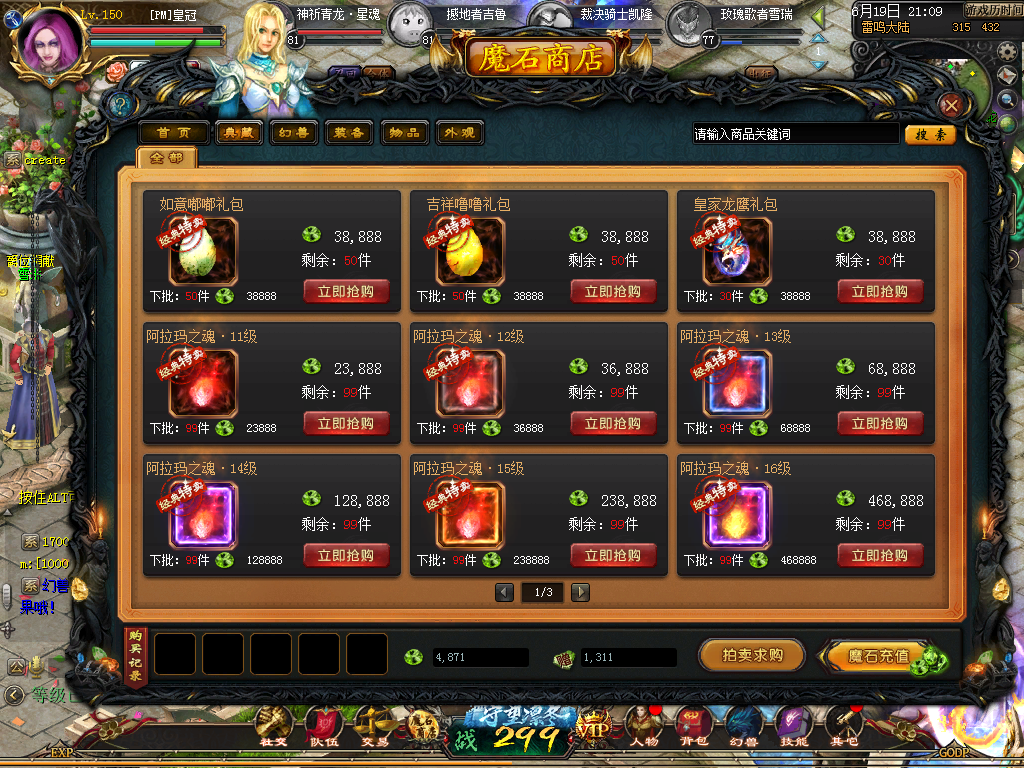1024x768 pixels.
Task: Buy the 如意嘟嘟礼包 with 立即抢购
Action: [x=346, y=292]
